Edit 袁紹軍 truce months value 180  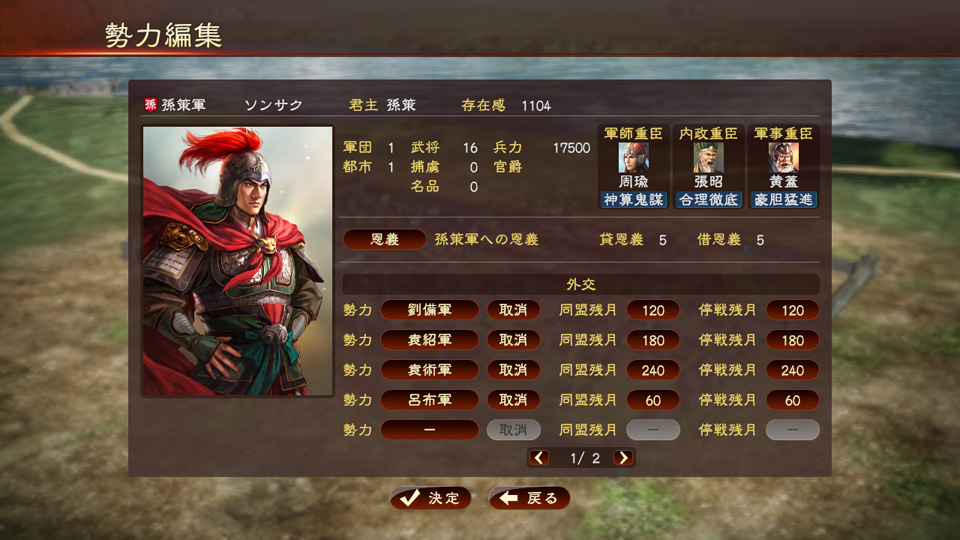(792, 340)
